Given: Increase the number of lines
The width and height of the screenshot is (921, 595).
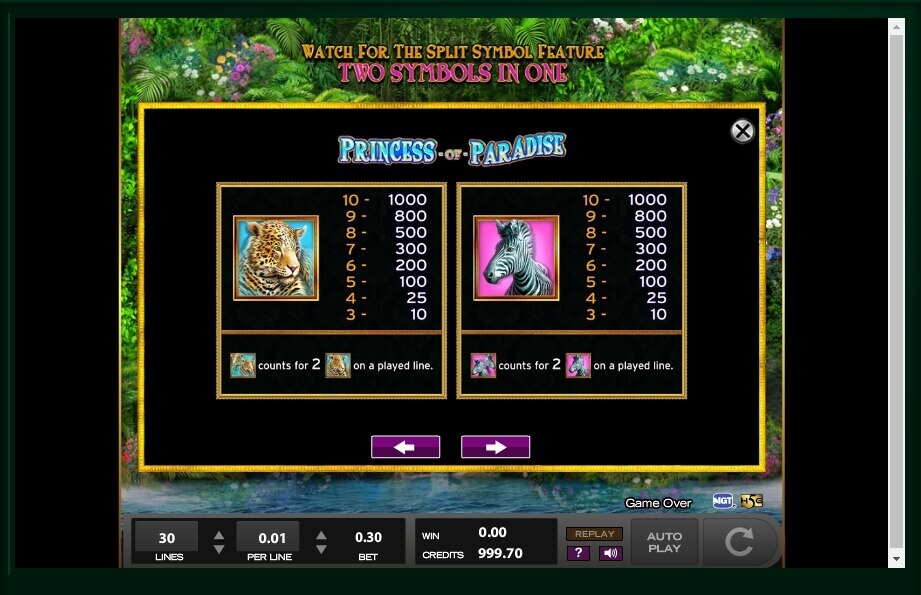Looking at the screenshot, I should (x=219, y=535).
